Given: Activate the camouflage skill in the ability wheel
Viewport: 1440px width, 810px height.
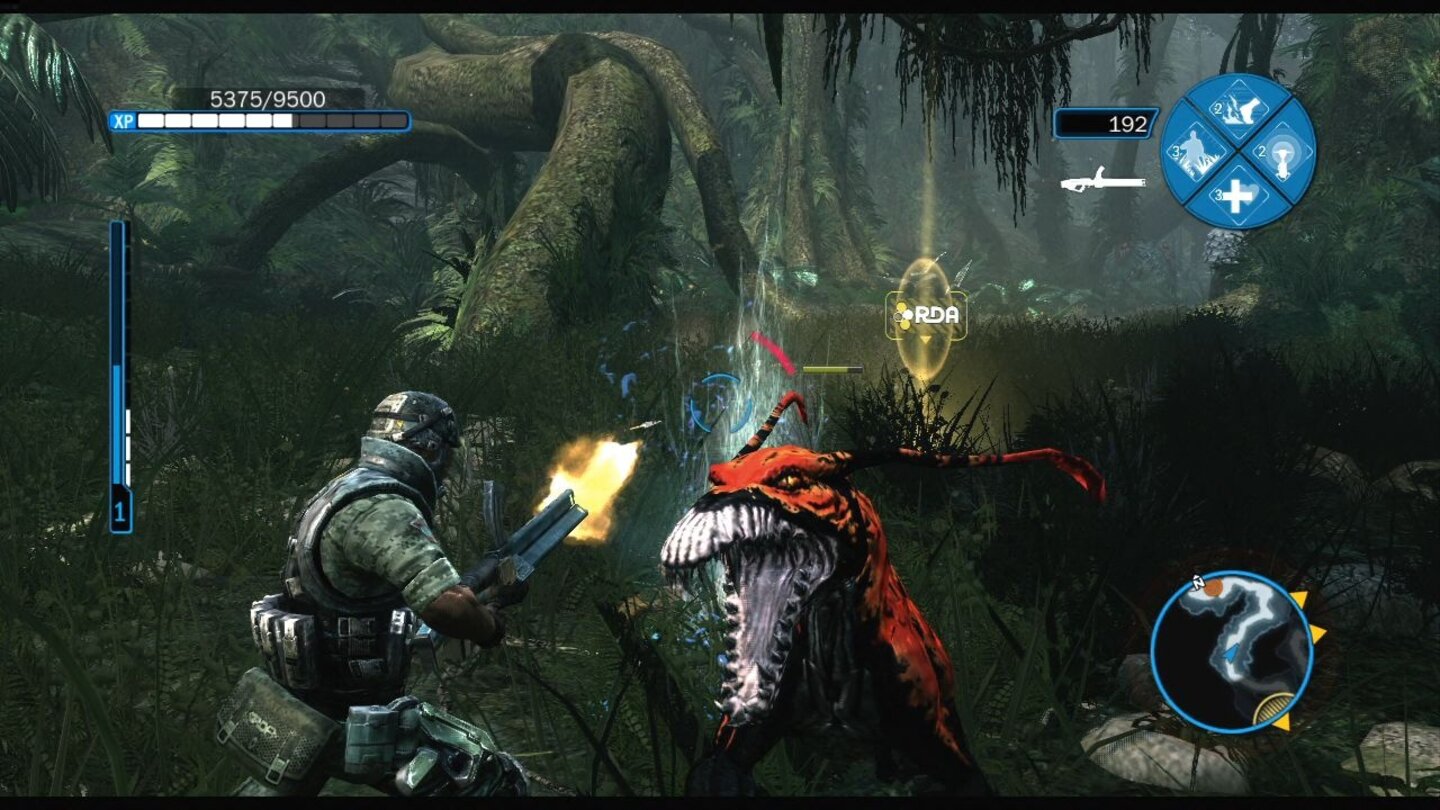Looking at the screenshot, I should click(x=1196, y=153).
